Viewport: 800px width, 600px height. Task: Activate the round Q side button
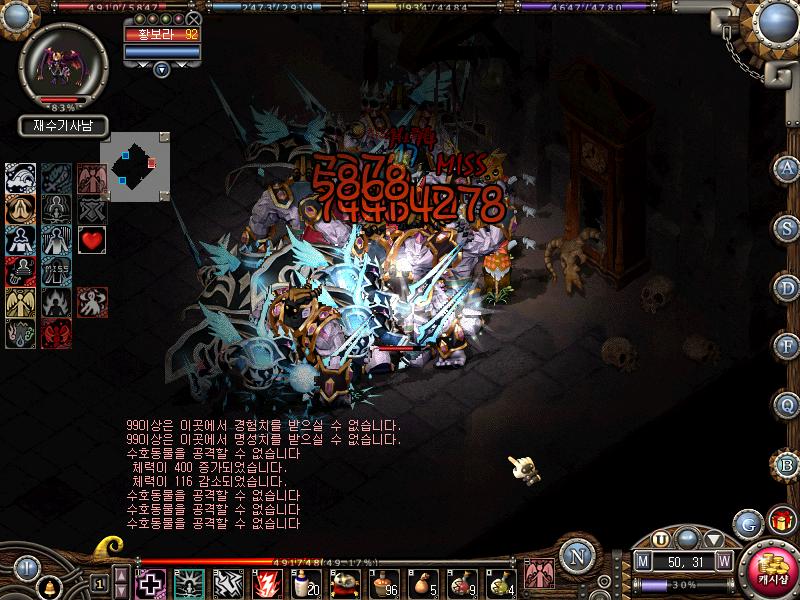(788, 404)
